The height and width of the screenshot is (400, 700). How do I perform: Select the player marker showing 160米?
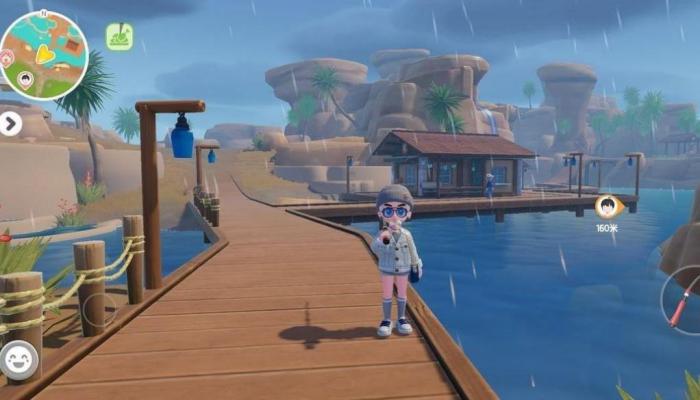pos(607,207)
